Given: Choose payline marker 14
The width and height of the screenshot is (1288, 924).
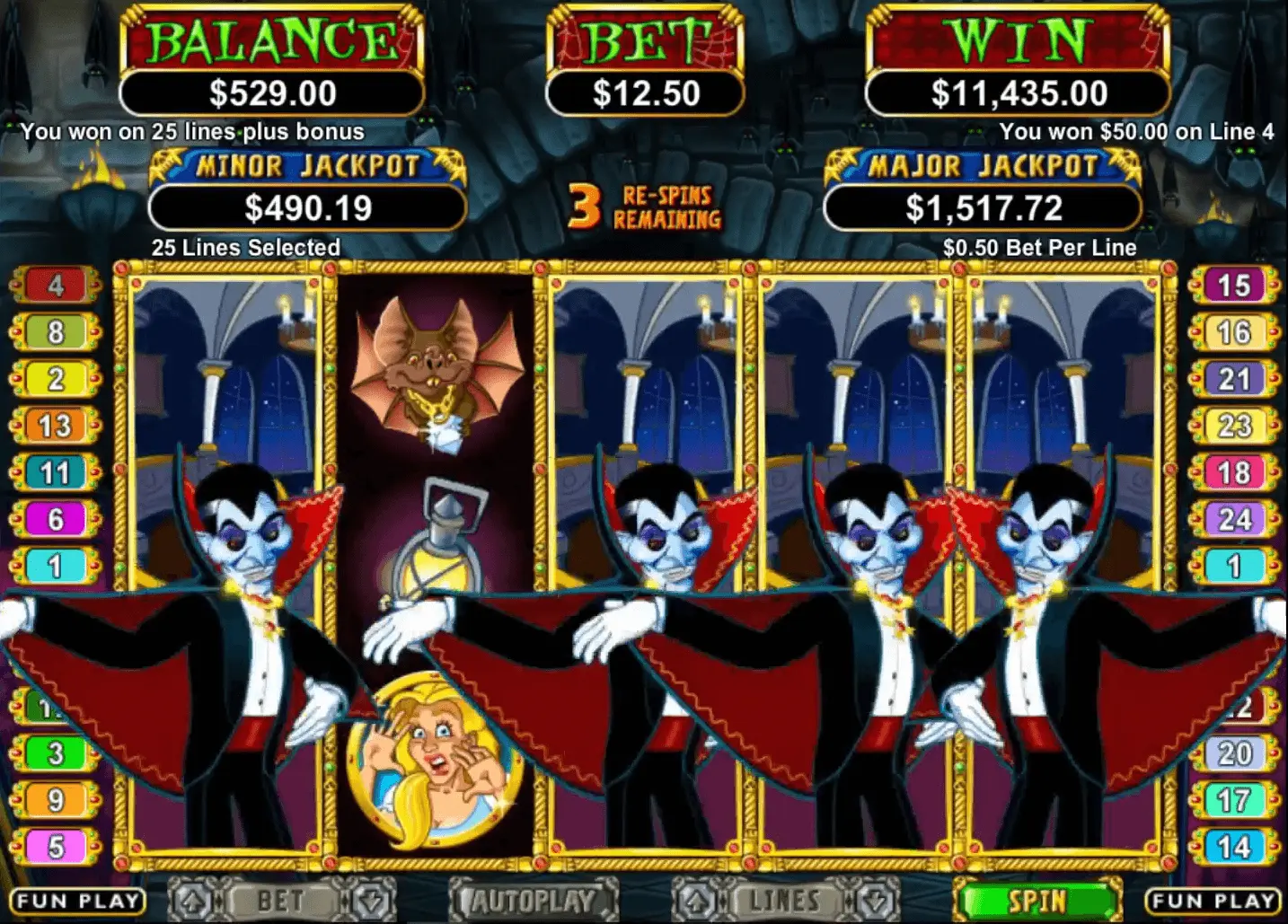Looking at the screenshot, I should tap(1233, 846).
